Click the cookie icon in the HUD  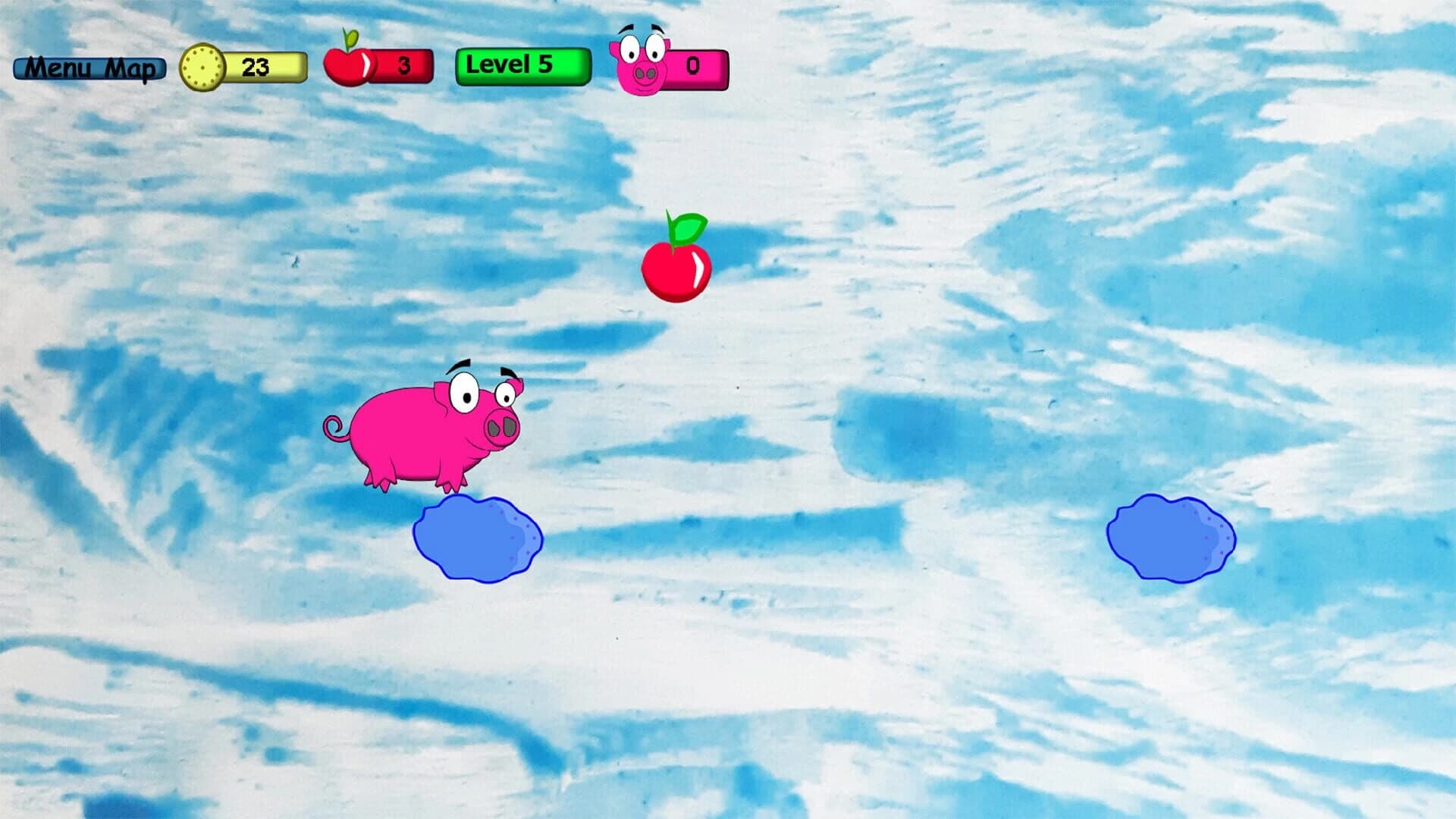point(203,67)
